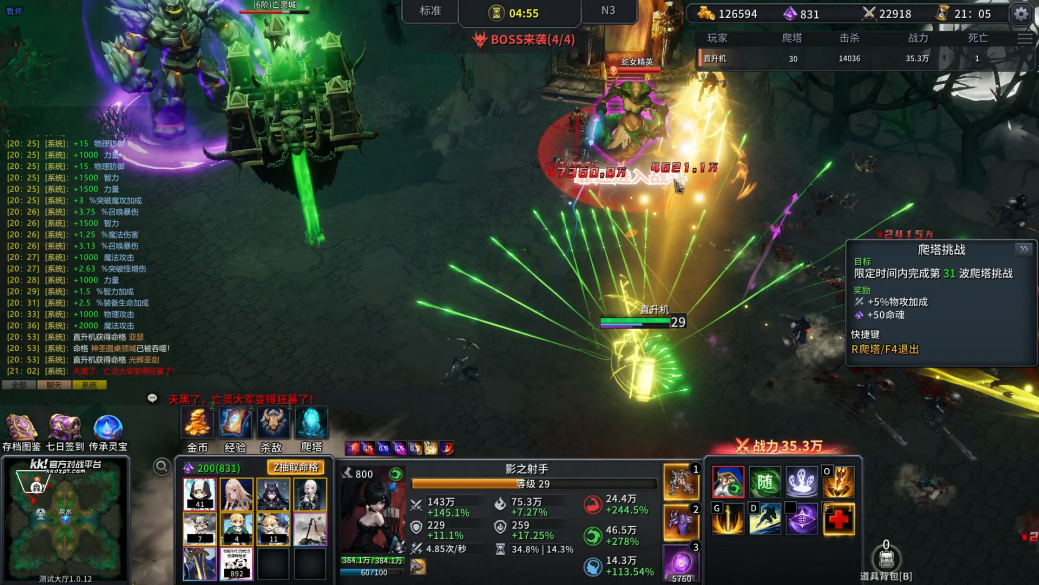Select the panda card numbered 892
This screenshot has height=585, width=1039.
point(236,563)
